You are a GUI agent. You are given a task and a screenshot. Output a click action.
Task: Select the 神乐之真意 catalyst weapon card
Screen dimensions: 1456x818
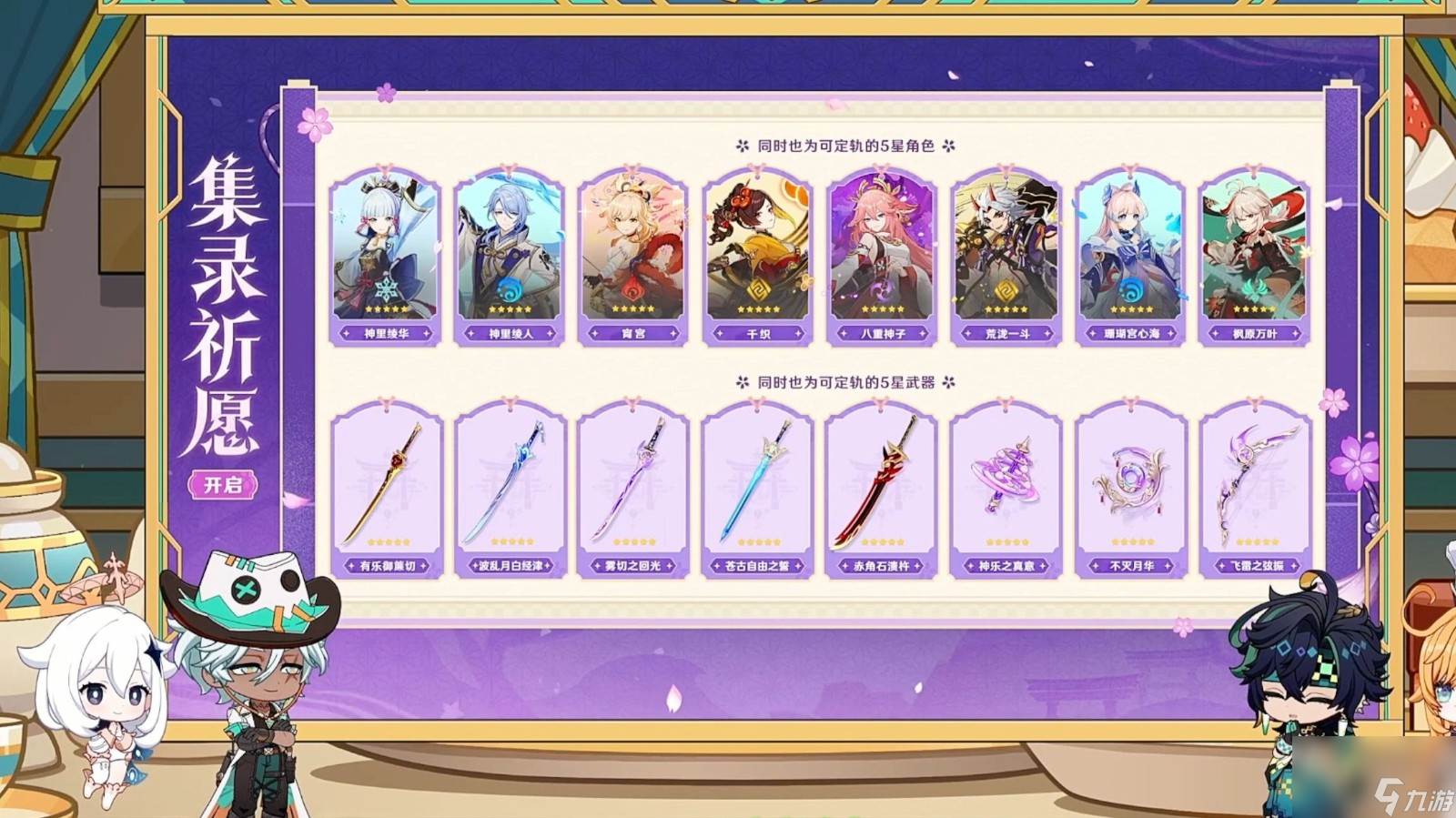point(1006,490)
